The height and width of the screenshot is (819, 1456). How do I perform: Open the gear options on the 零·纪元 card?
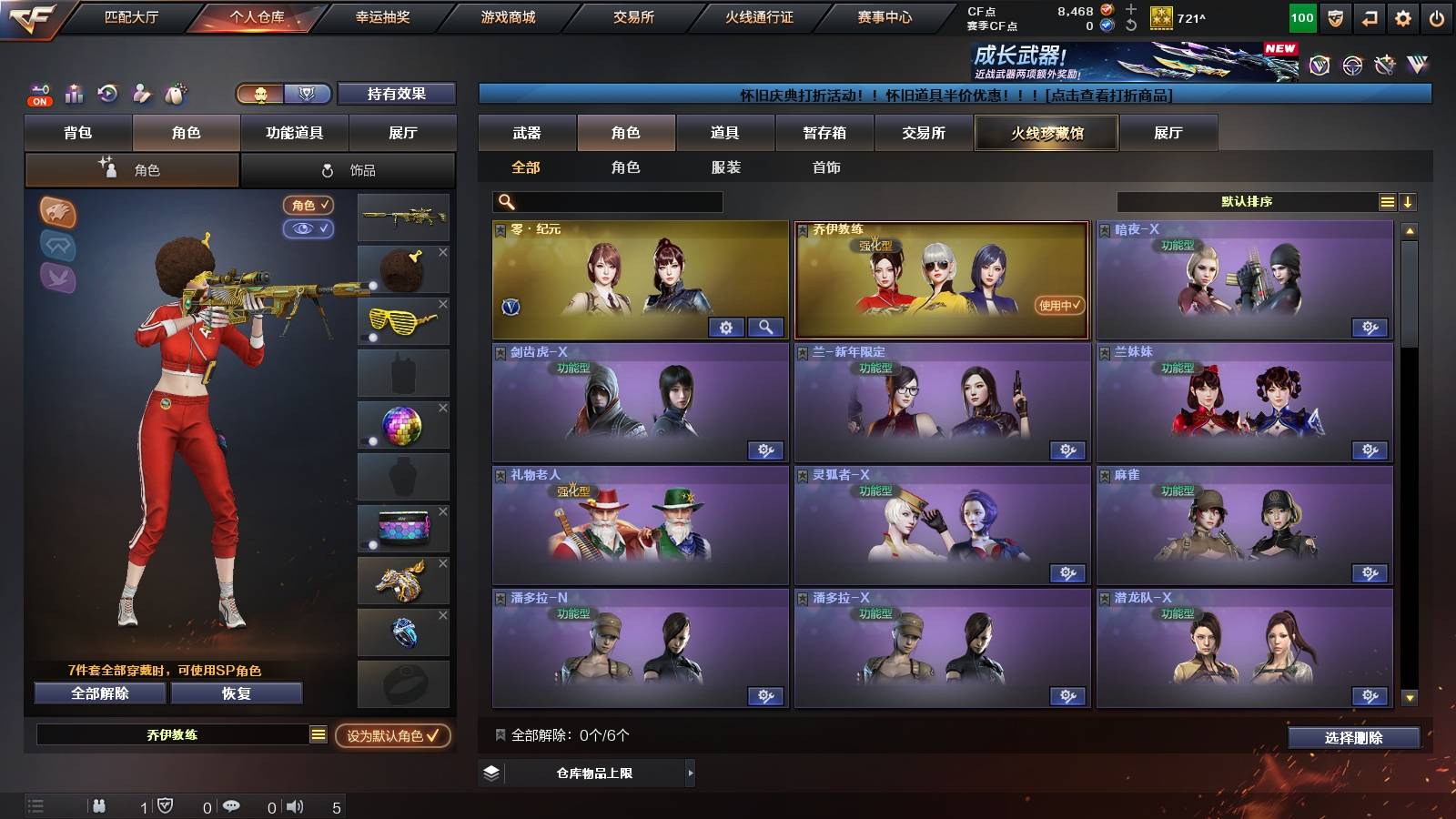pos(725,326)
